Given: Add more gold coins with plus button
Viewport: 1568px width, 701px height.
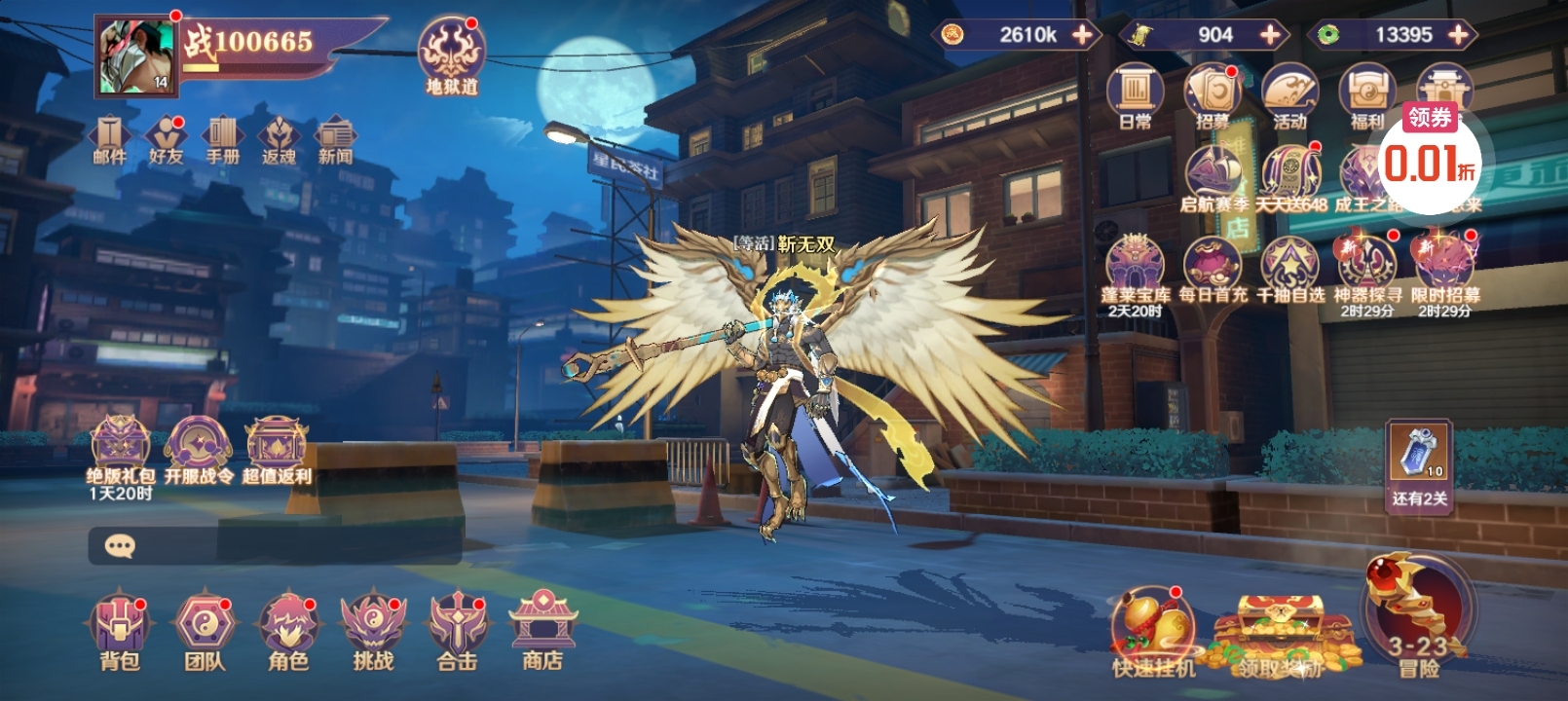Looking at the screenshot, I should click(x=1082, y=35).
